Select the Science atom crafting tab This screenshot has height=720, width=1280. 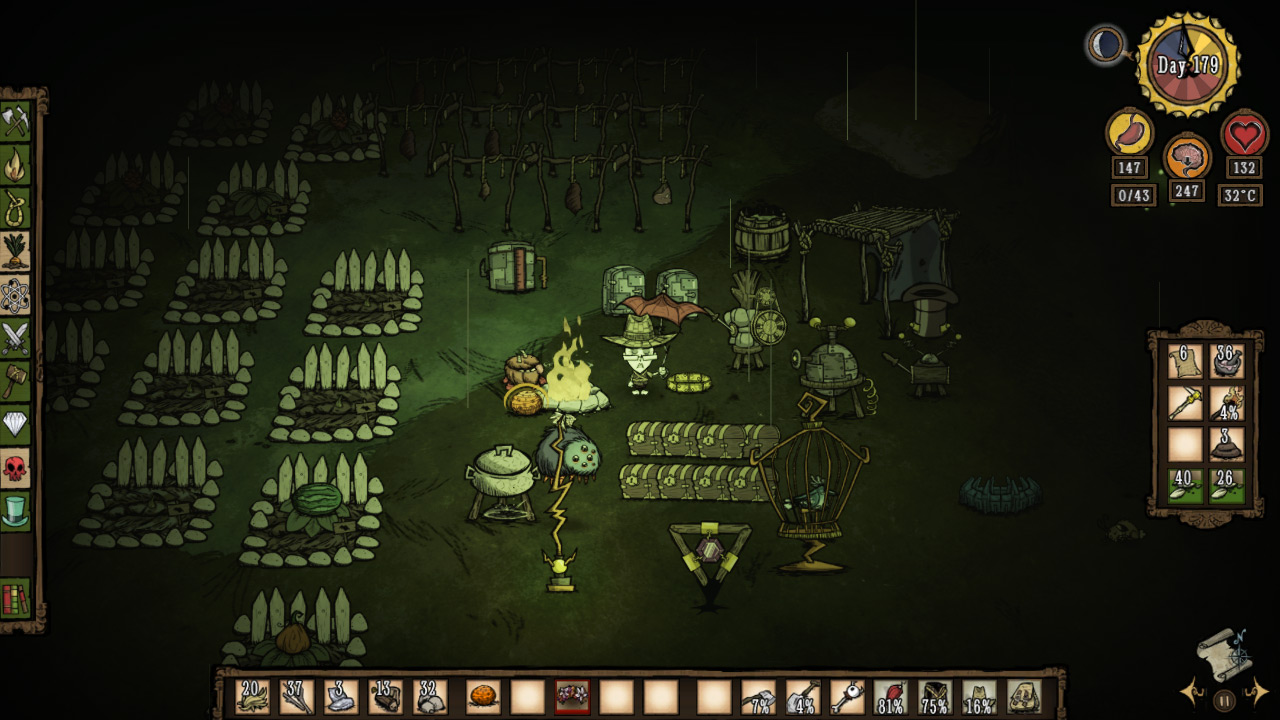click(17, 295)
